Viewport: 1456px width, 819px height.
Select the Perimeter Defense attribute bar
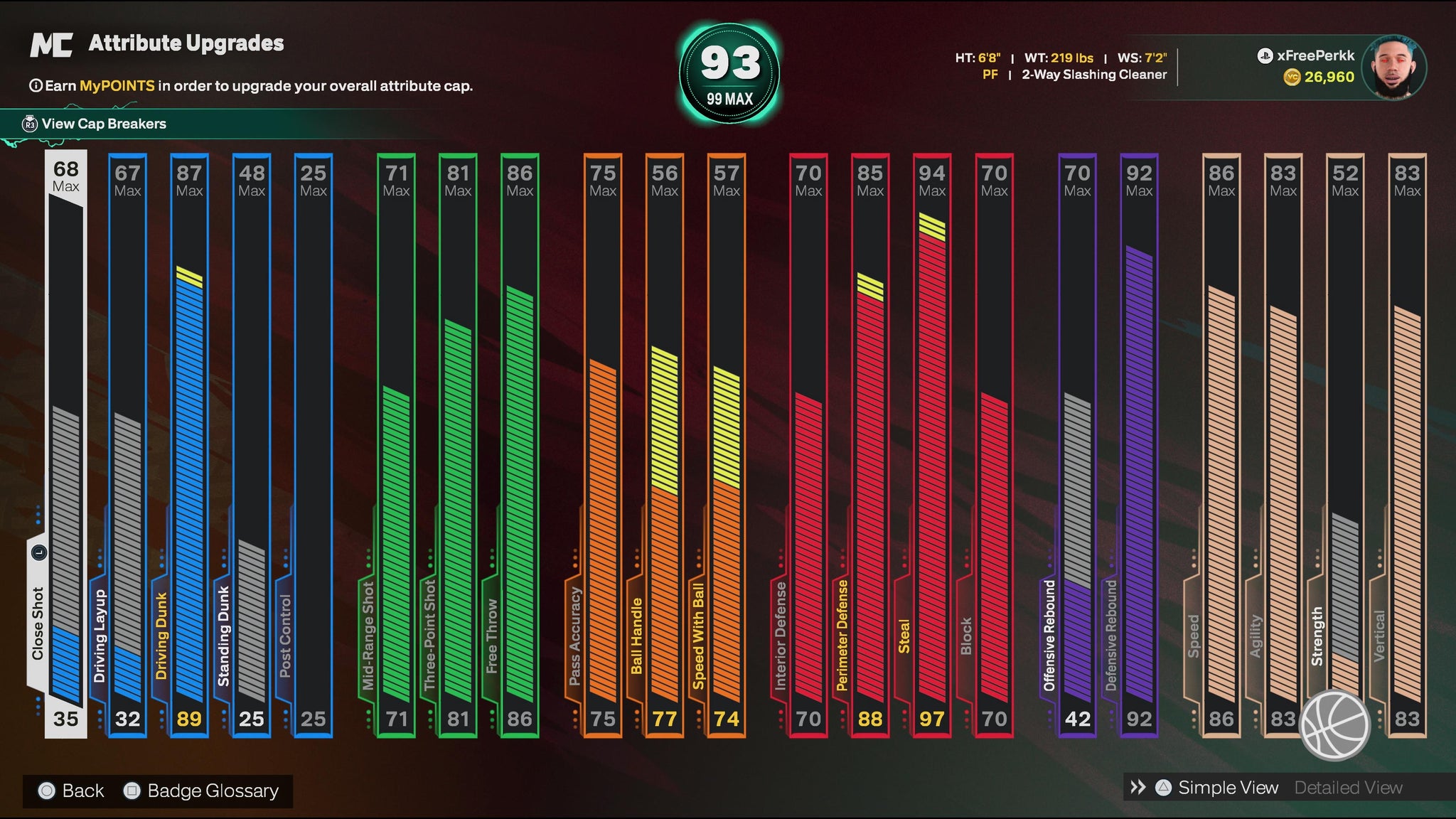click(870, 444)
